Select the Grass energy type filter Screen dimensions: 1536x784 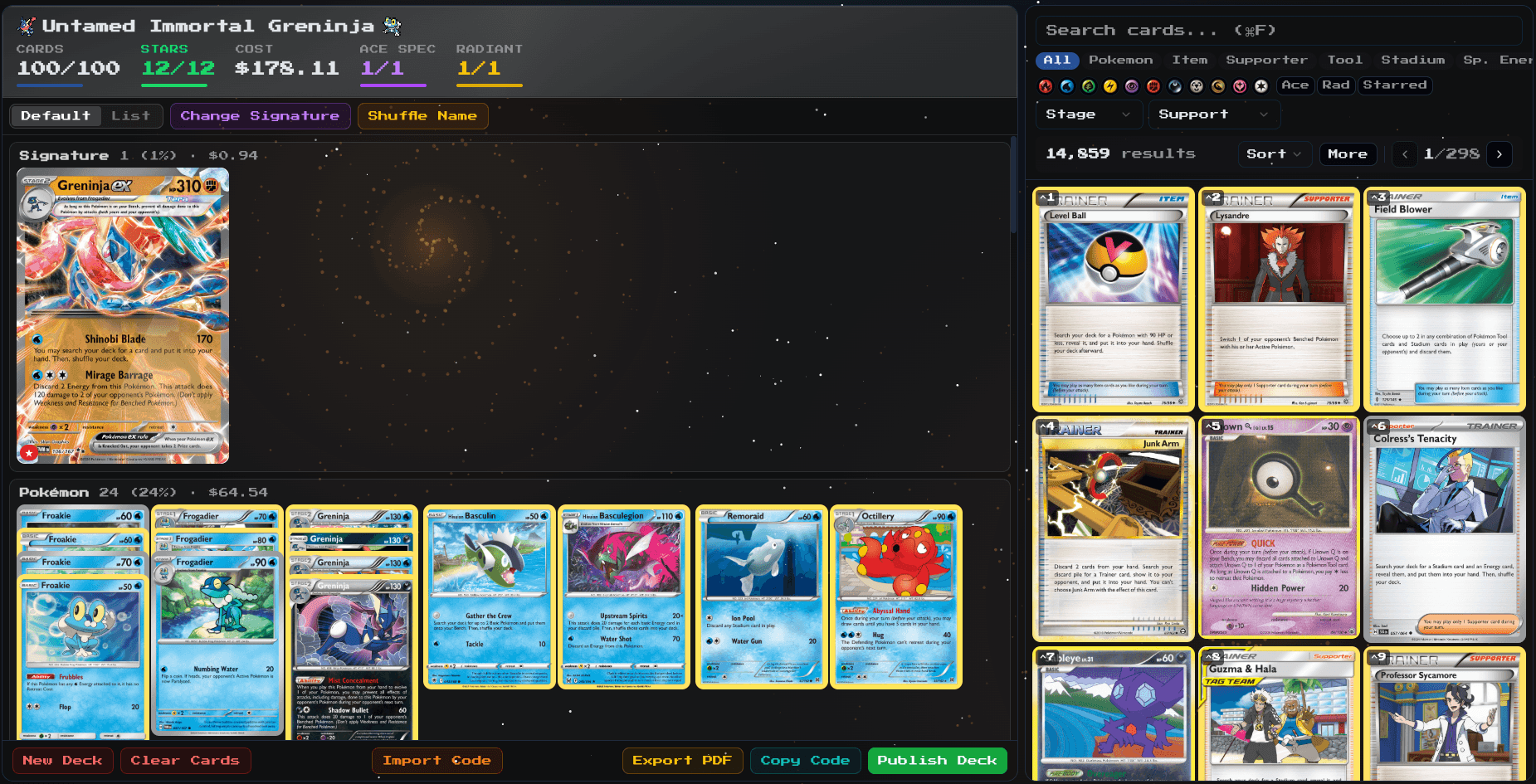(x=1088, y=85)
